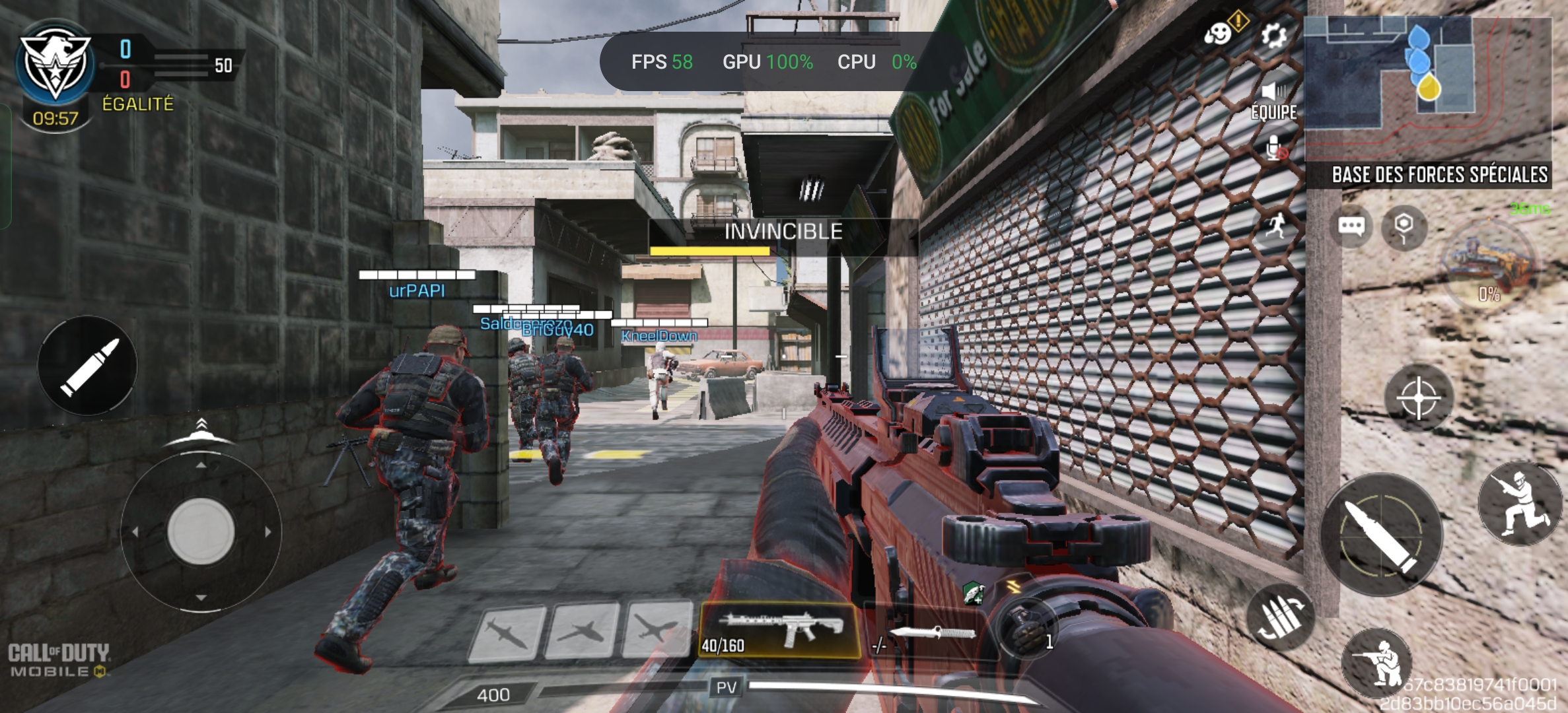Select the primary rifle weapon slot
Viewport: 1568px width, 713px height.
(779, 630)
